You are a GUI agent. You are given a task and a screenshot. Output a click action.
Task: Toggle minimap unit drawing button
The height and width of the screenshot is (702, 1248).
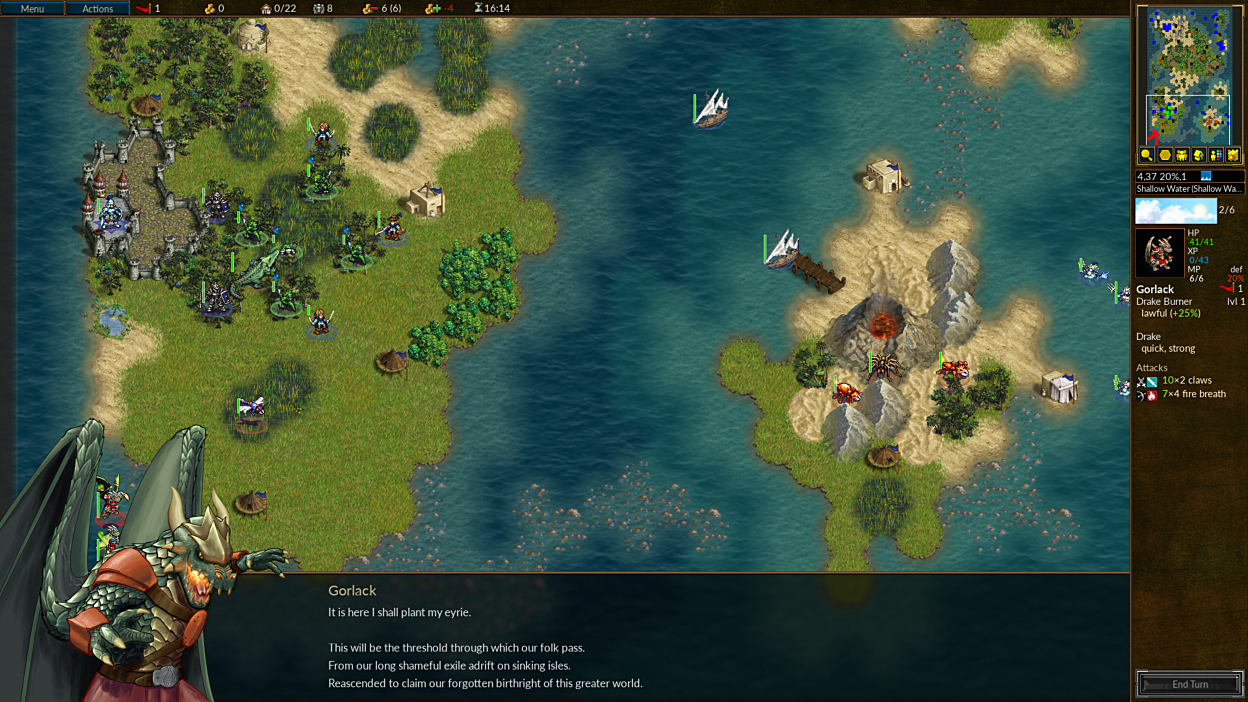tap(1181, 155)
